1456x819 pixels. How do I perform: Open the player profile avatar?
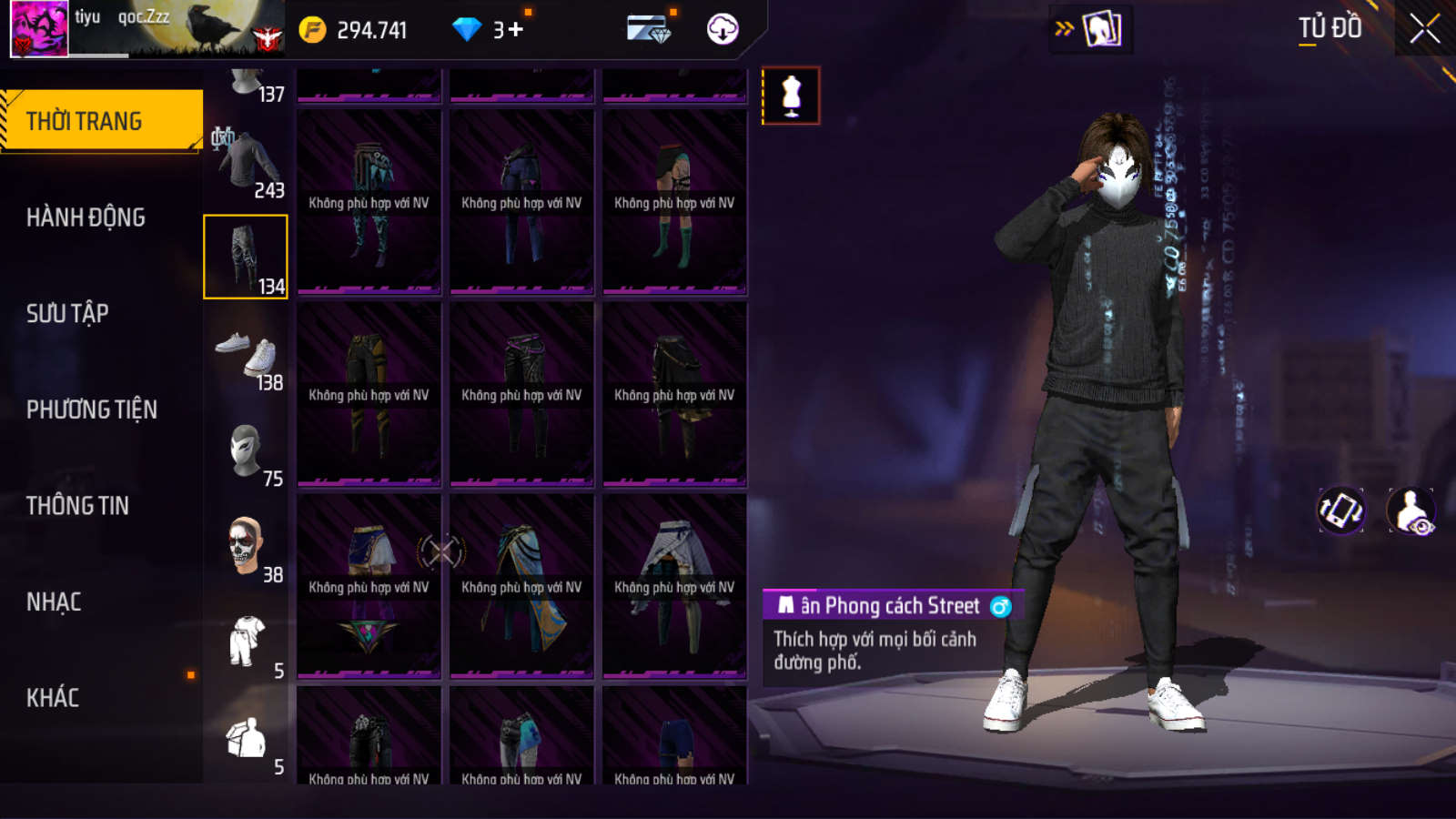(x=39, y=29)
